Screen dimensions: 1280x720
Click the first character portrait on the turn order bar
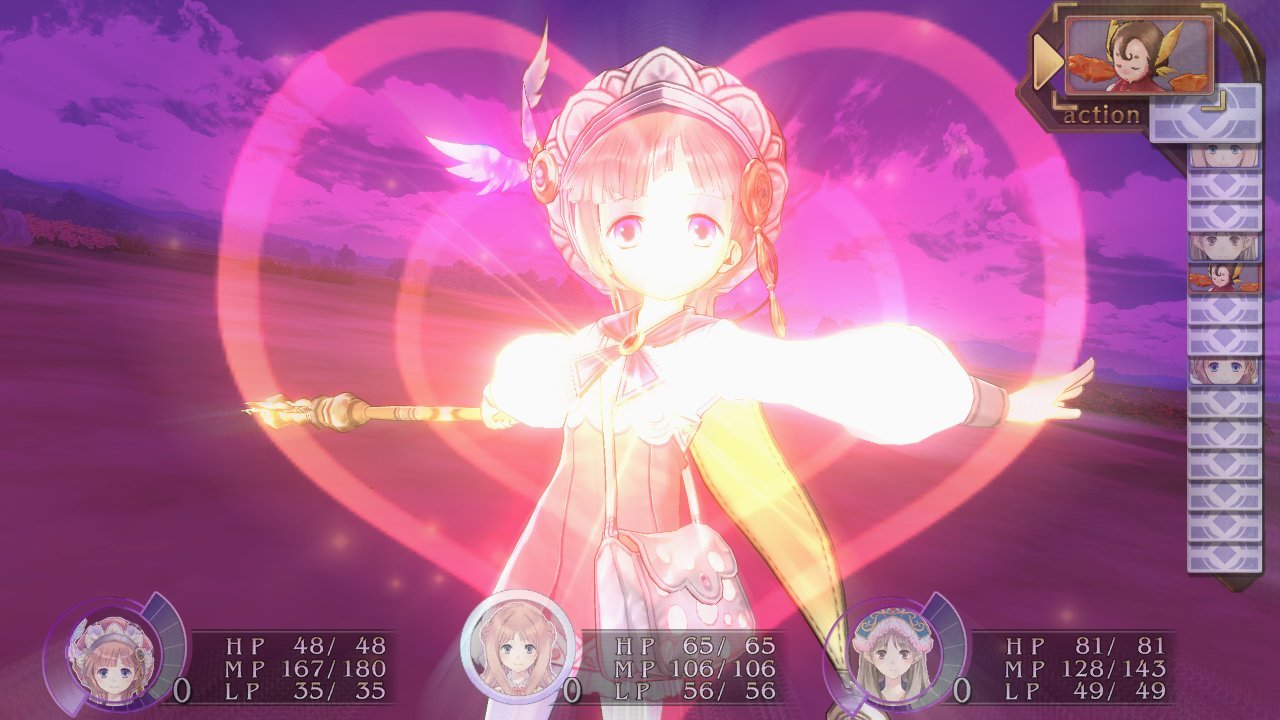pos(1222,155)
